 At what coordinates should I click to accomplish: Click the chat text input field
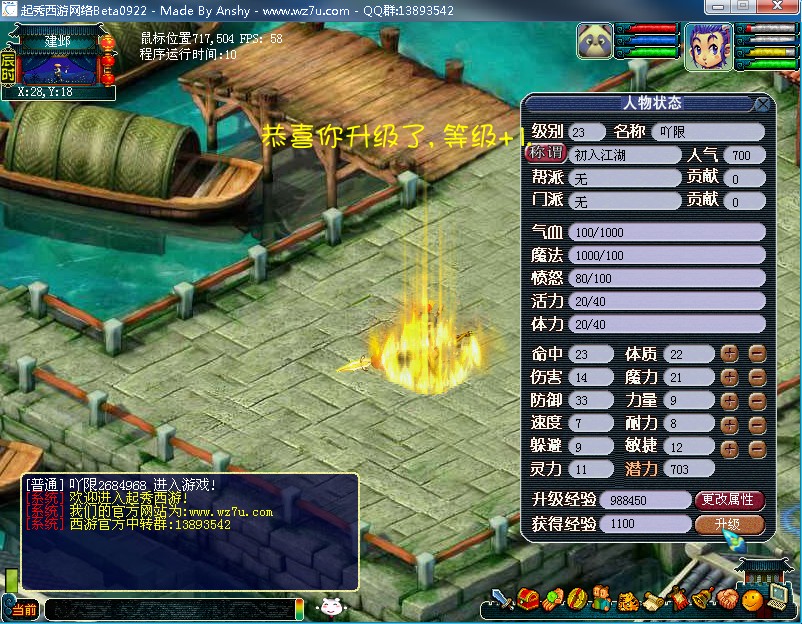click(x=168, y=608)
